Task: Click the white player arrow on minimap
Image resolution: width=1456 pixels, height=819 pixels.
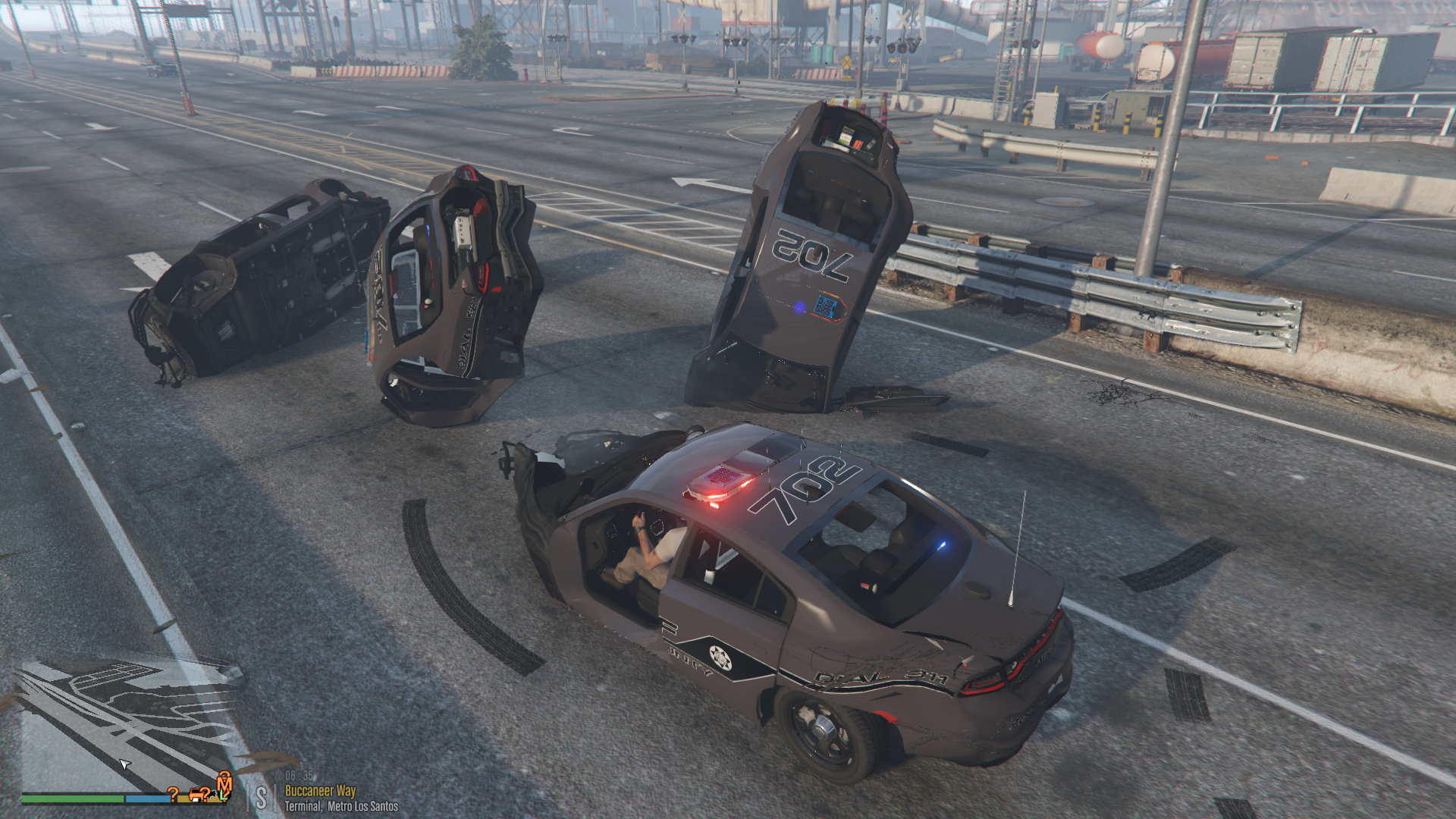Action: [125, 764]
